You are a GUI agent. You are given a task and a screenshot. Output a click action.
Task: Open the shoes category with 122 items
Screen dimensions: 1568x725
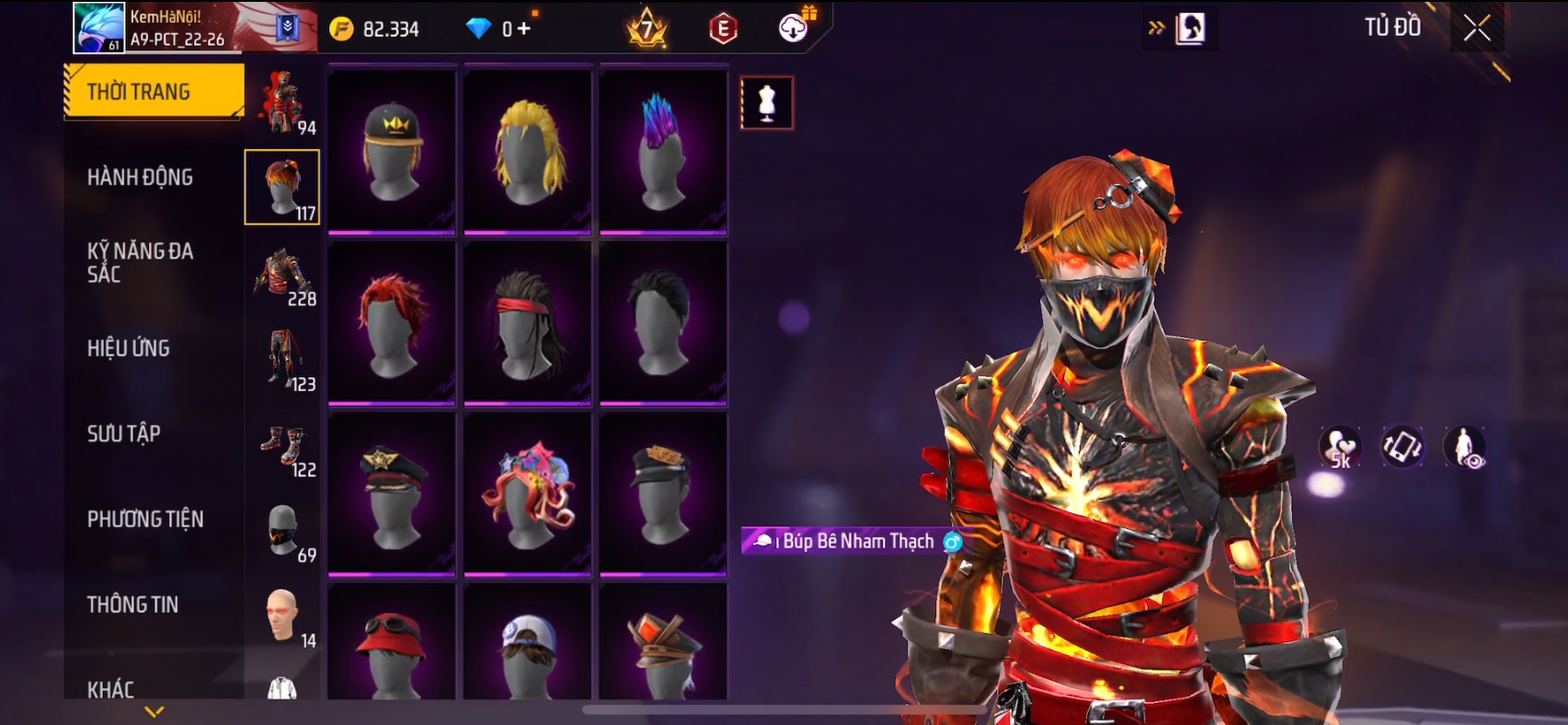[x=283, y=447]
